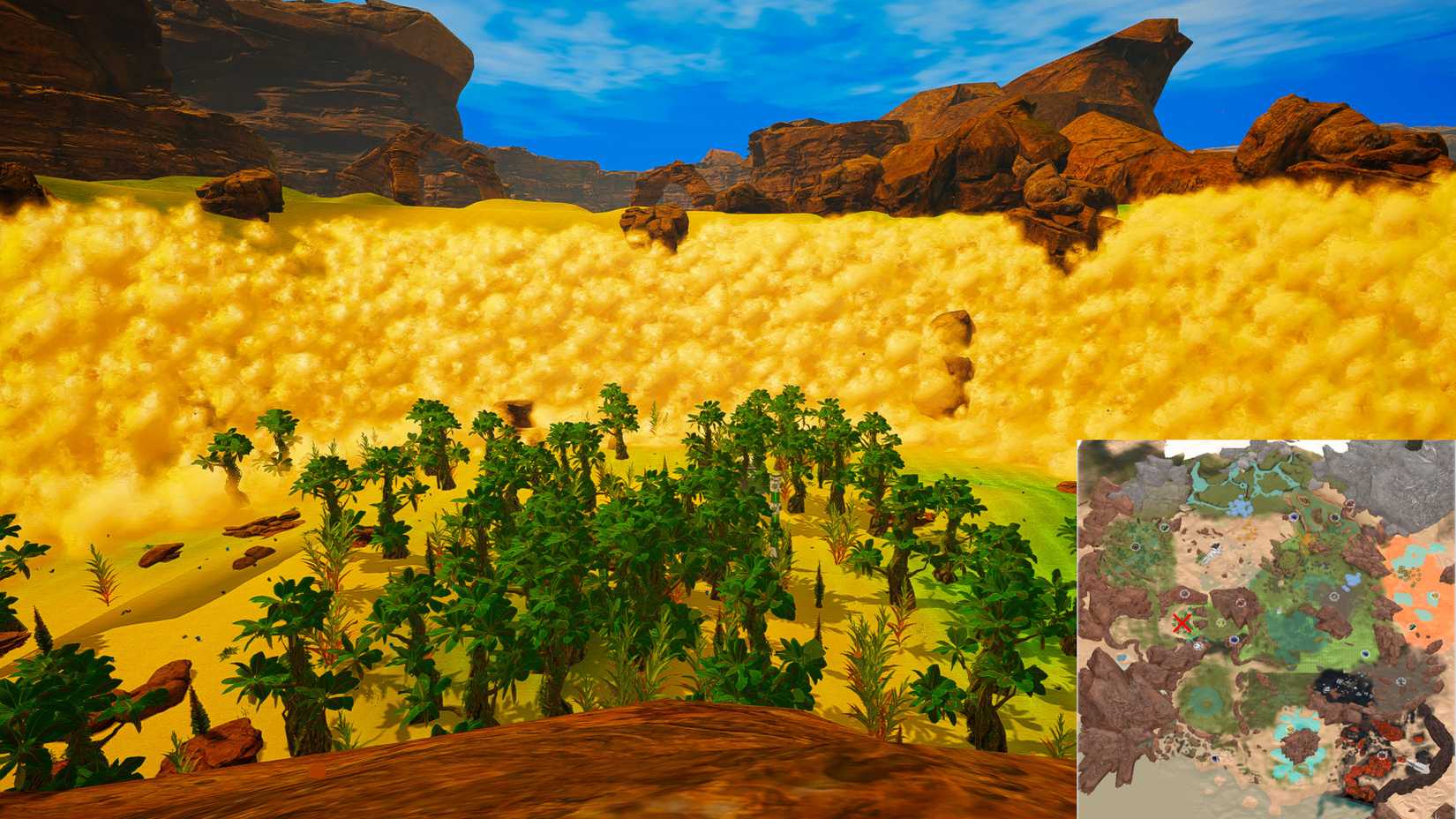Click the ringed marker next to the green spiral area
The image size is (1456, 819).
tap(1198, 647)
